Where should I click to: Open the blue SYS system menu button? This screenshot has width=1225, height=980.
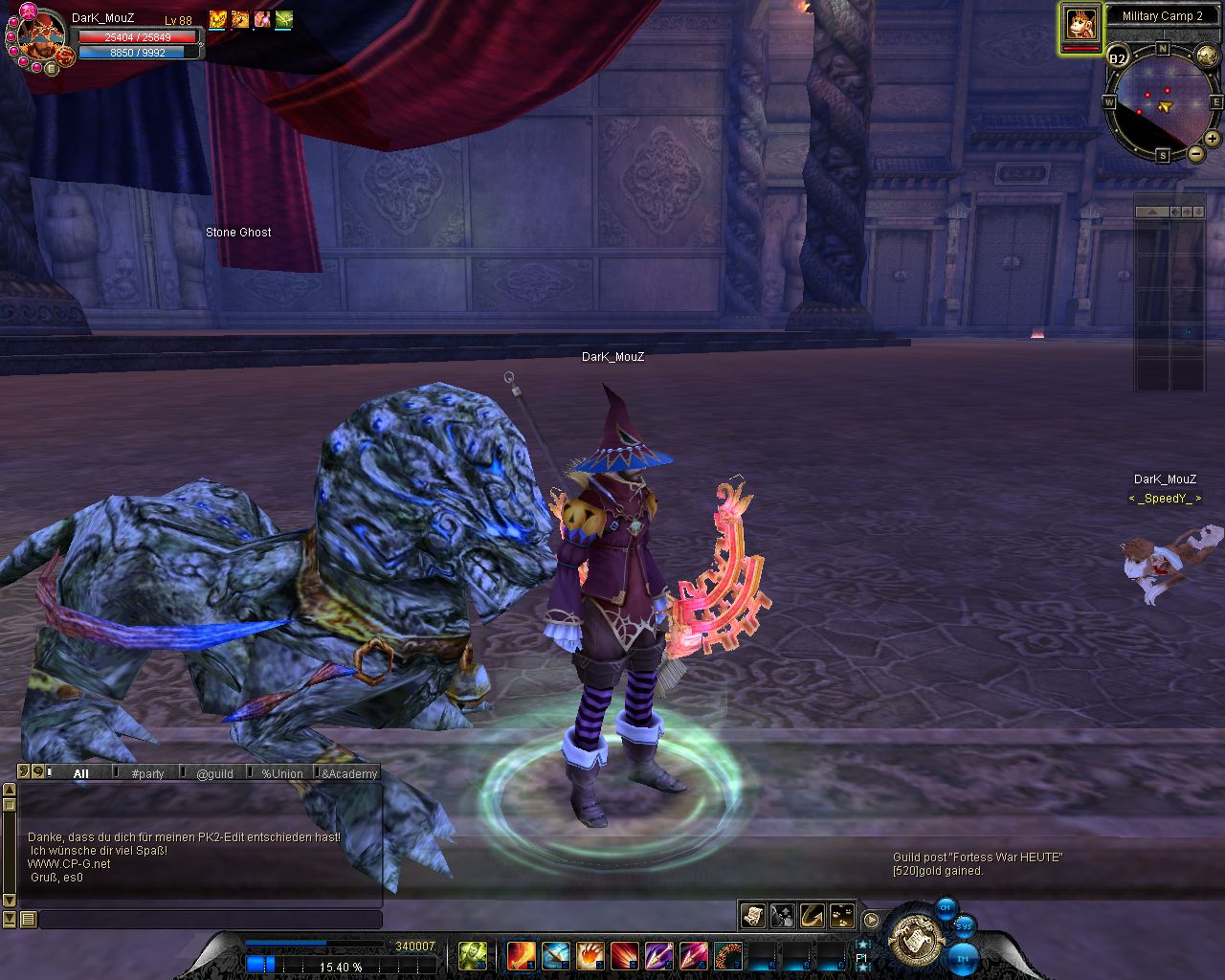coord(964,925)
